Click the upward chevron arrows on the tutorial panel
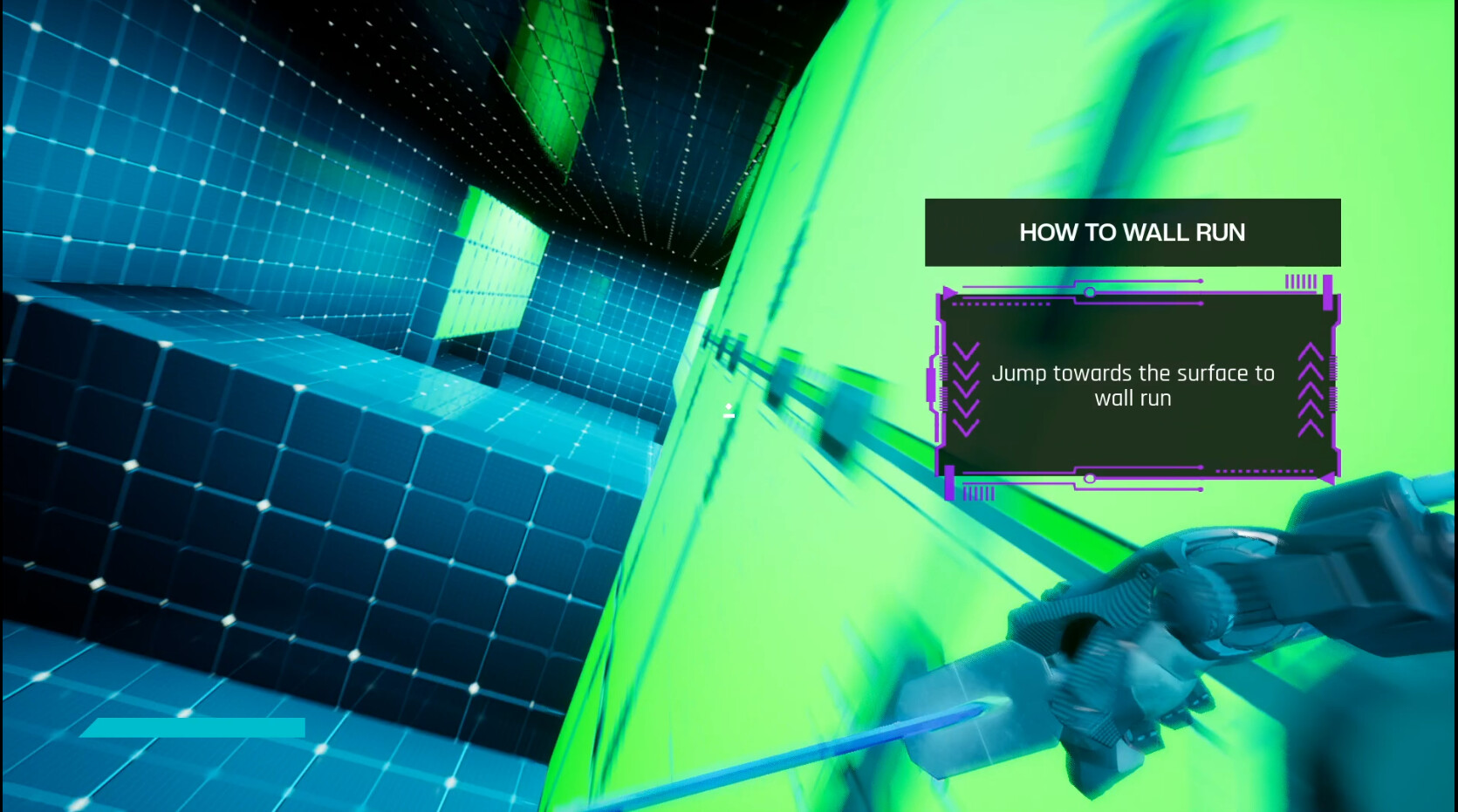Screen dimensions: 1458x812 1310,386
